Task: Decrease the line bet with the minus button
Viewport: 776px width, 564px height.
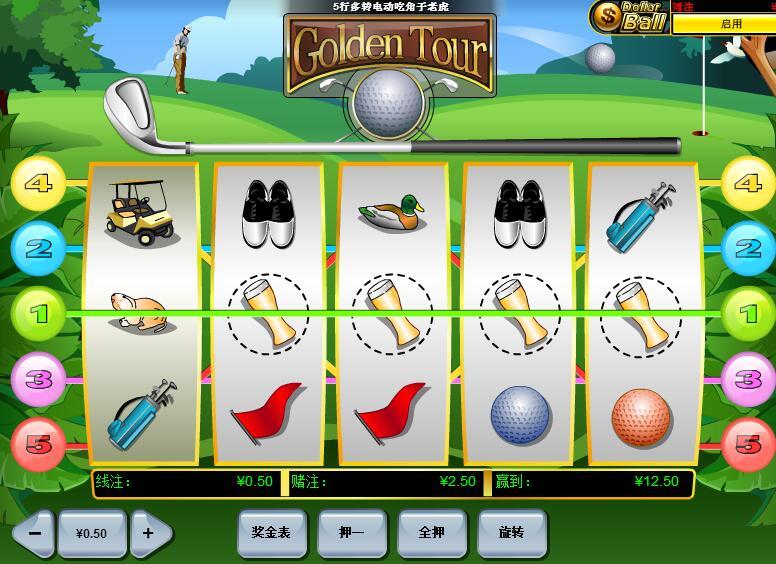Action: (33, 533)
